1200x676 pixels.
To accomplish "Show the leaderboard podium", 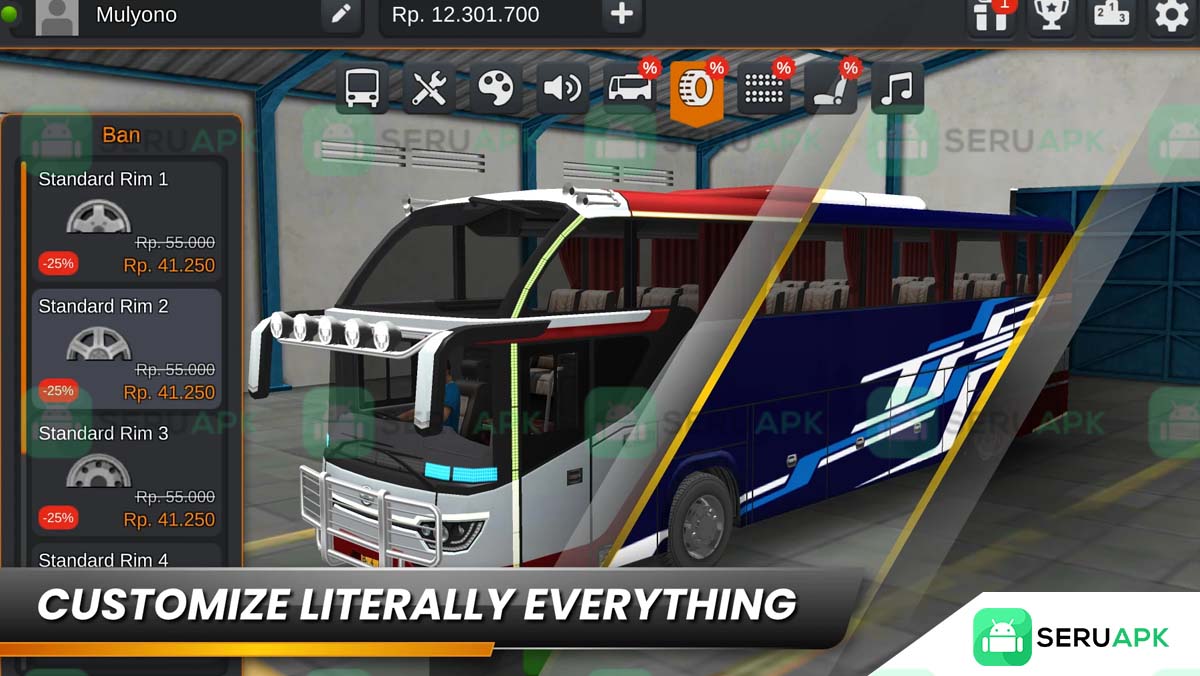I will click(x=1111, y=15).
